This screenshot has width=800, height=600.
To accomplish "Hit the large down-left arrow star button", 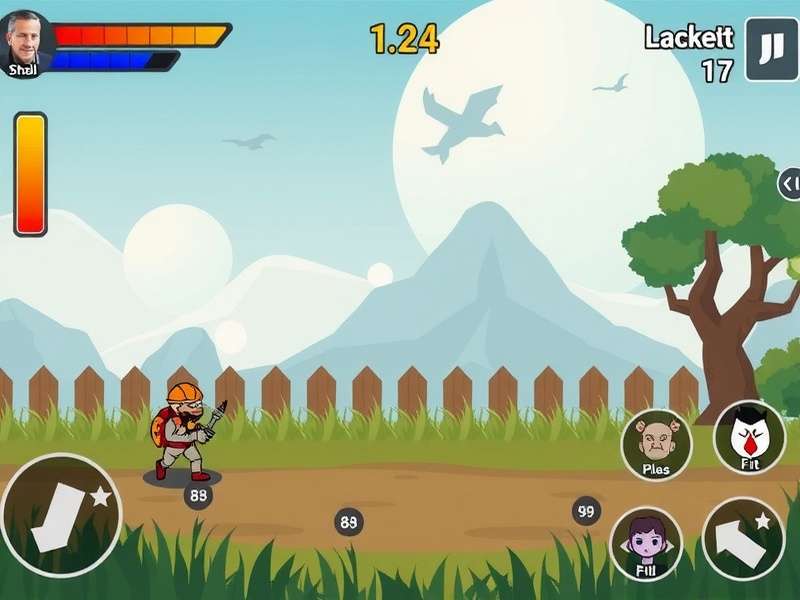I will tap(60, 516).
